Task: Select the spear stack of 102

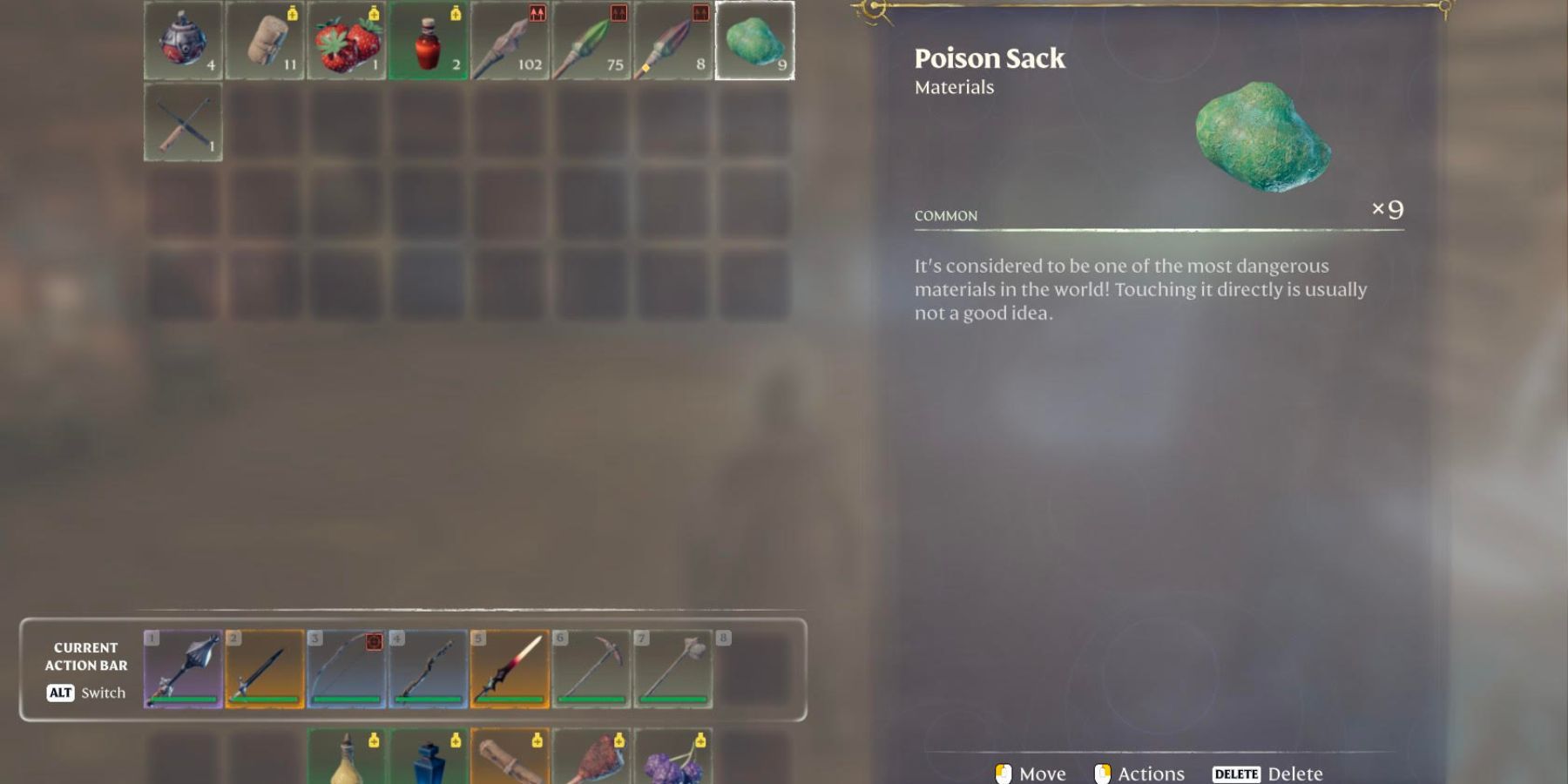Action: [x=510, y=39]
